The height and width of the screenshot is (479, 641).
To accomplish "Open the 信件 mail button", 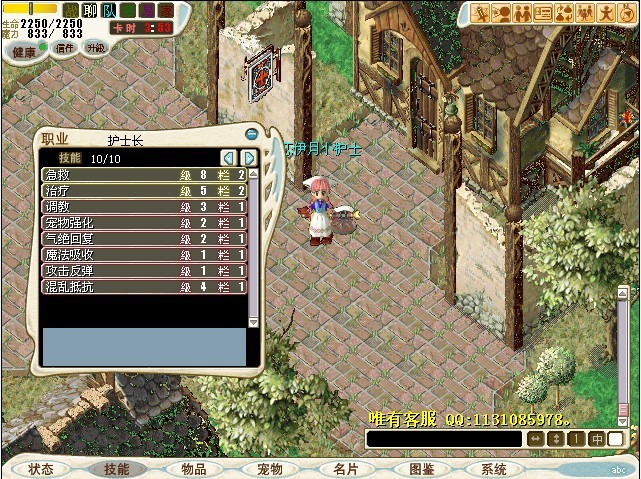I will tap(65, 48).
